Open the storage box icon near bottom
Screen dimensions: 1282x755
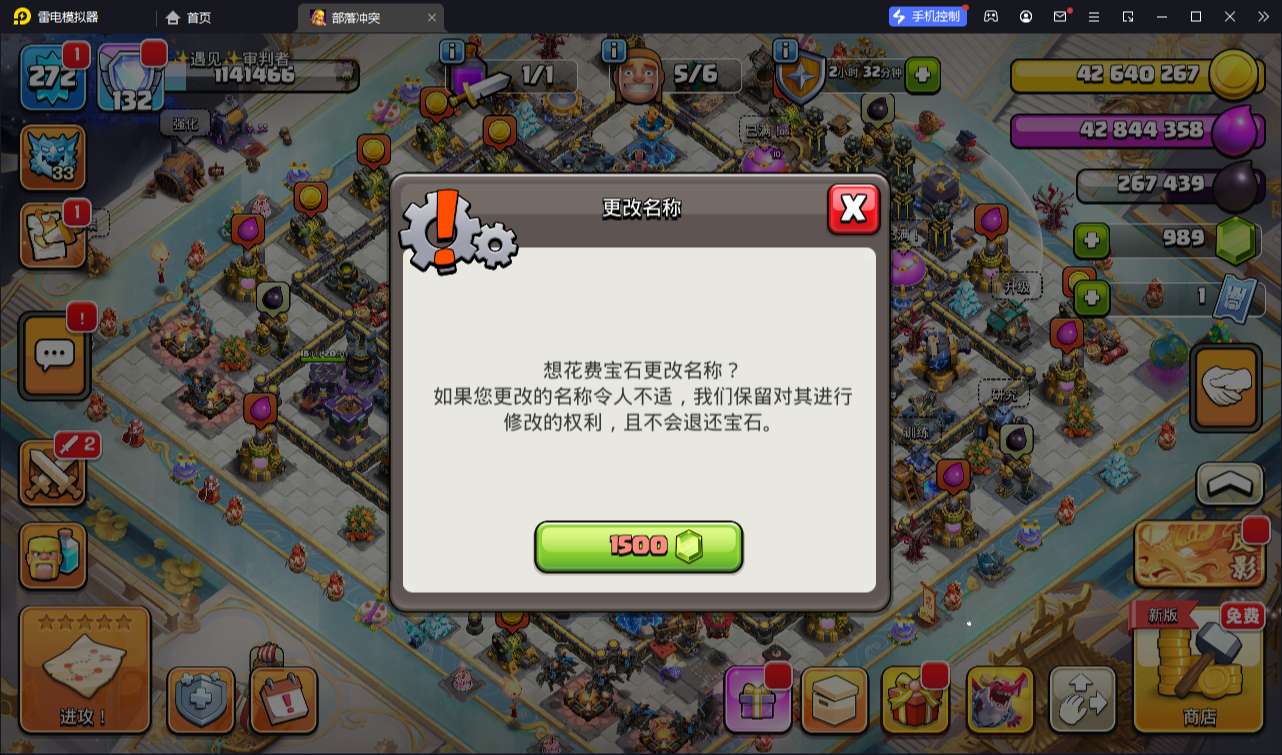(837, 700)
